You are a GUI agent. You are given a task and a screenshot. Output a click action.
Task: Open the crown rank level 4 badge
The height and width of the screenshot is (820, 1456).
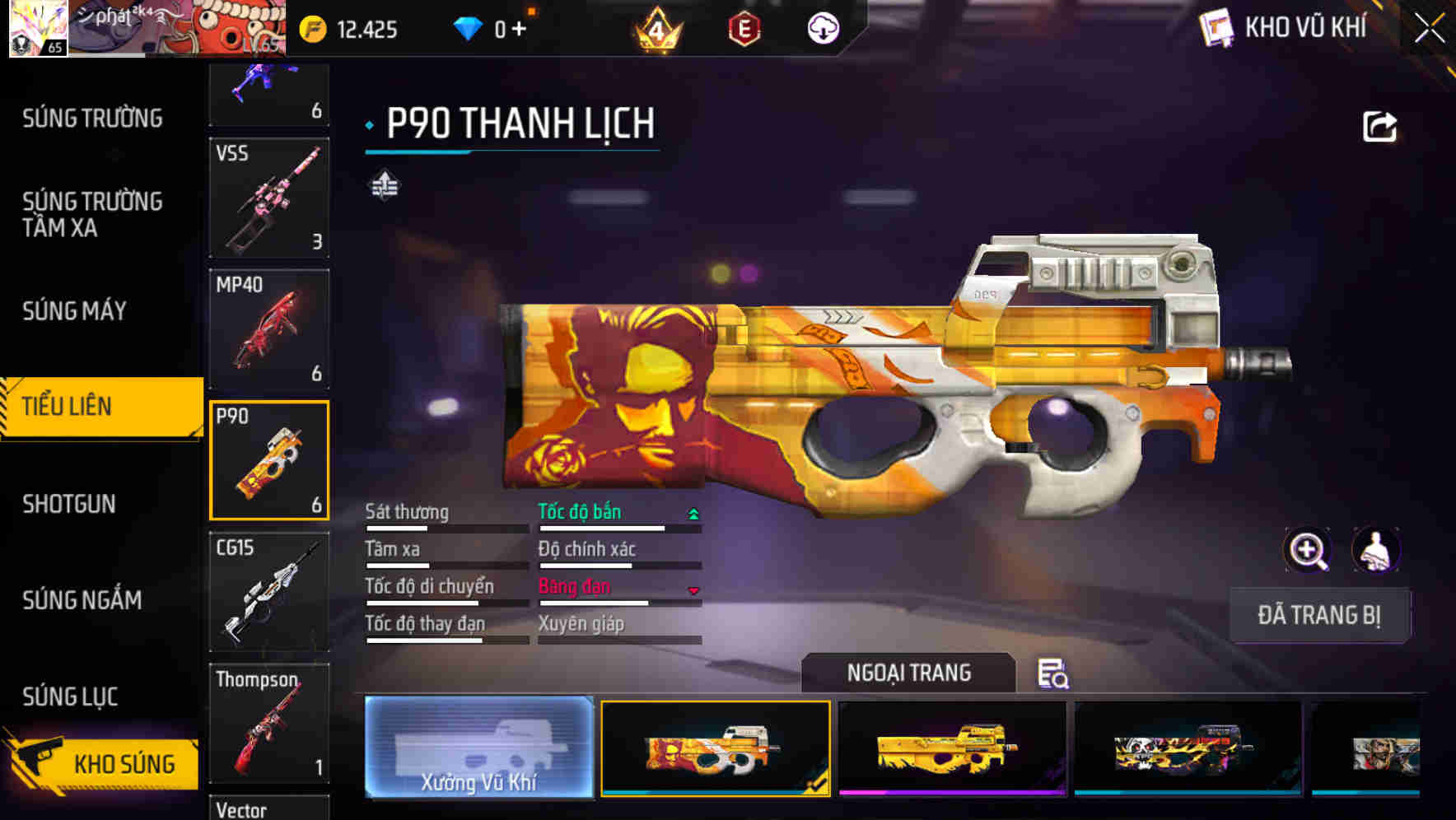[x=655, y=26]
